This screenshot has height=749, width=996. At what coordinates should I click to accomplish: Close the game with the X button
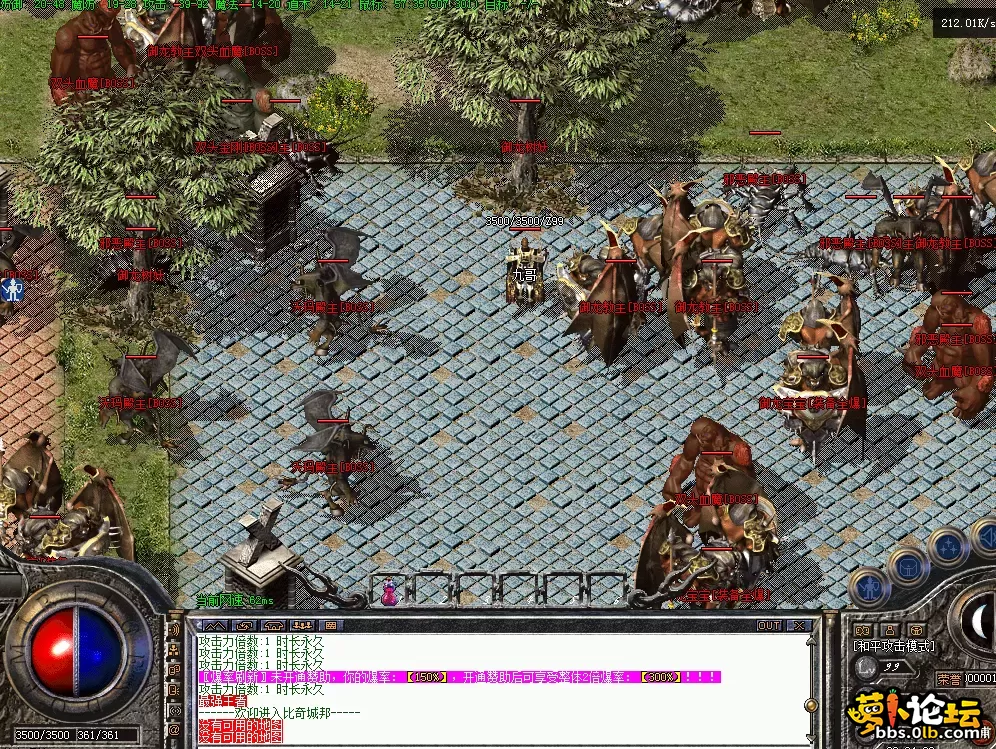point(799,625)
